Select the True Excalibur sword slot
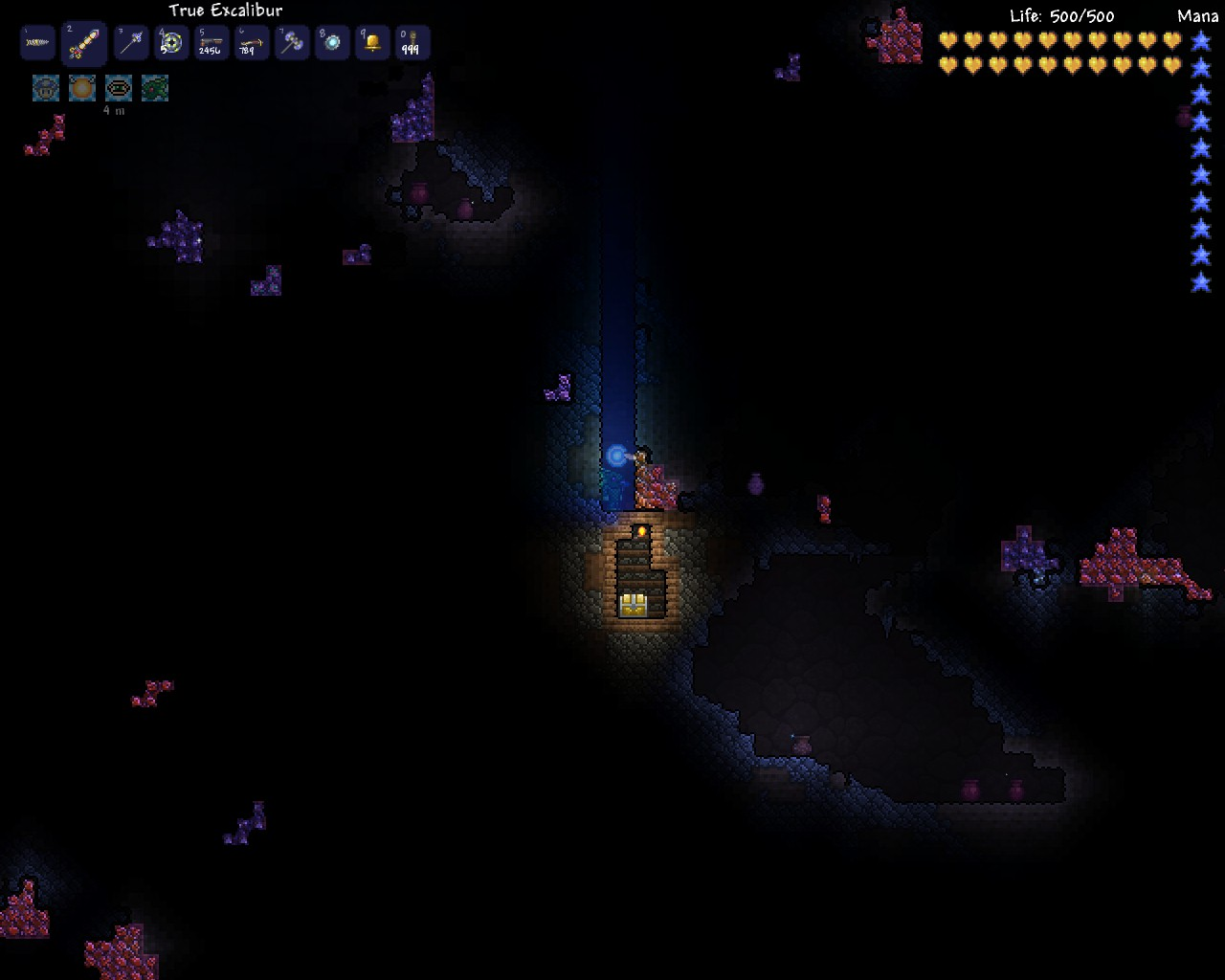1225x980 pixels. pyautogui.click(x=83, y=43)
